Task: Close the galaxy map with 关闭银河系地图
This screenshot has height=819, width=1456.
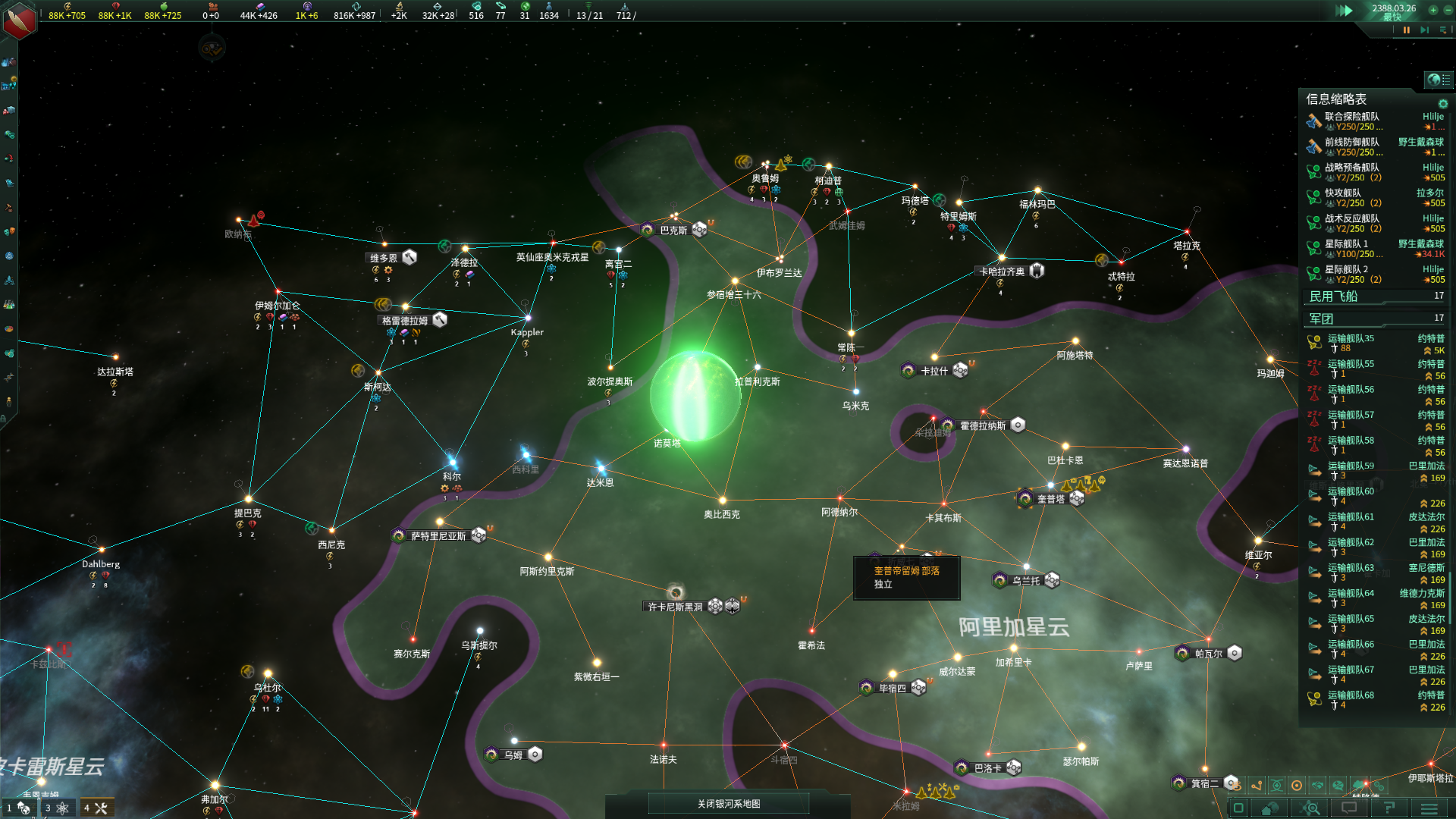Action: point(729,804)
